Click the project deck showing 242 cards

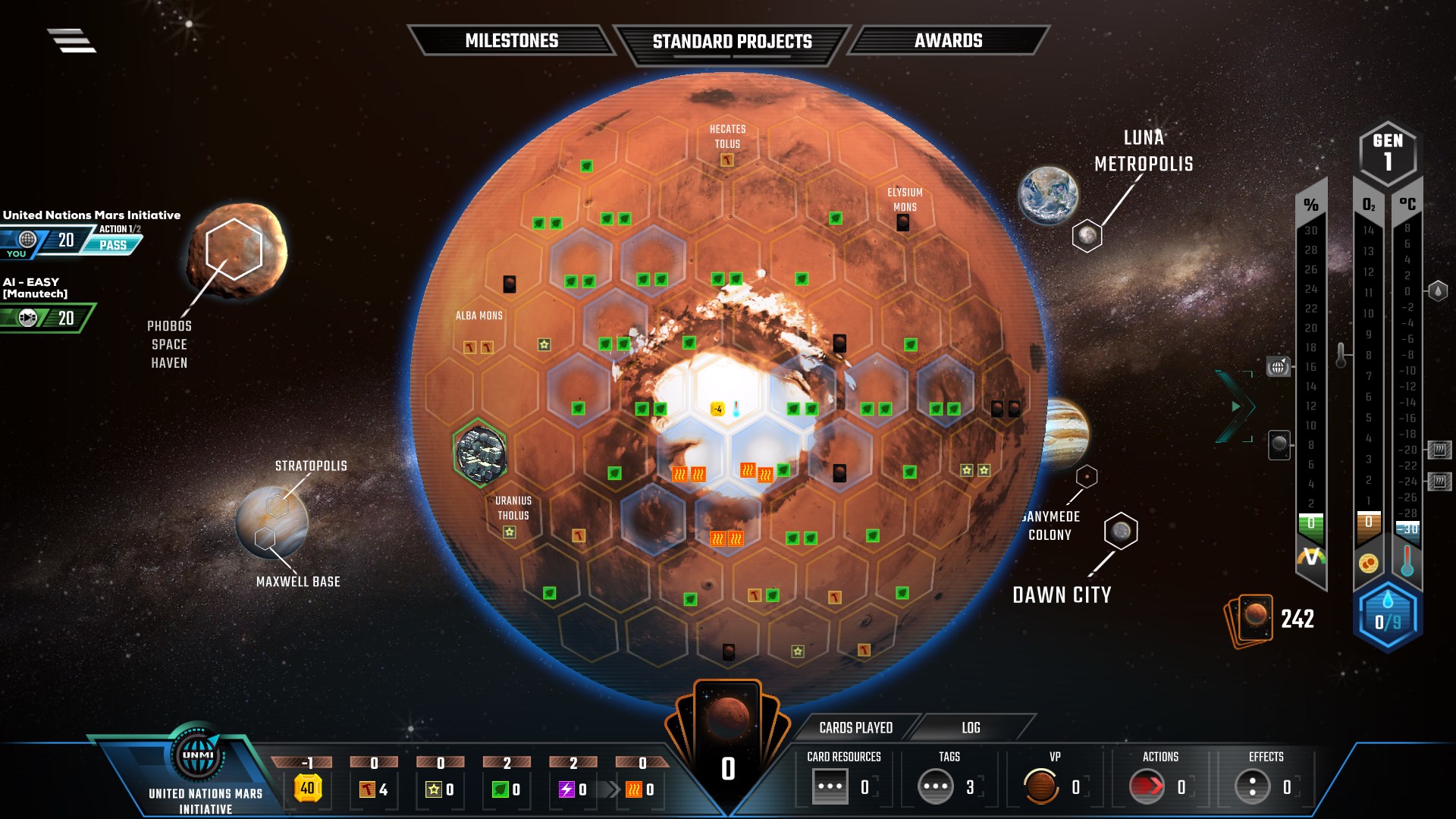(1249, 620)
